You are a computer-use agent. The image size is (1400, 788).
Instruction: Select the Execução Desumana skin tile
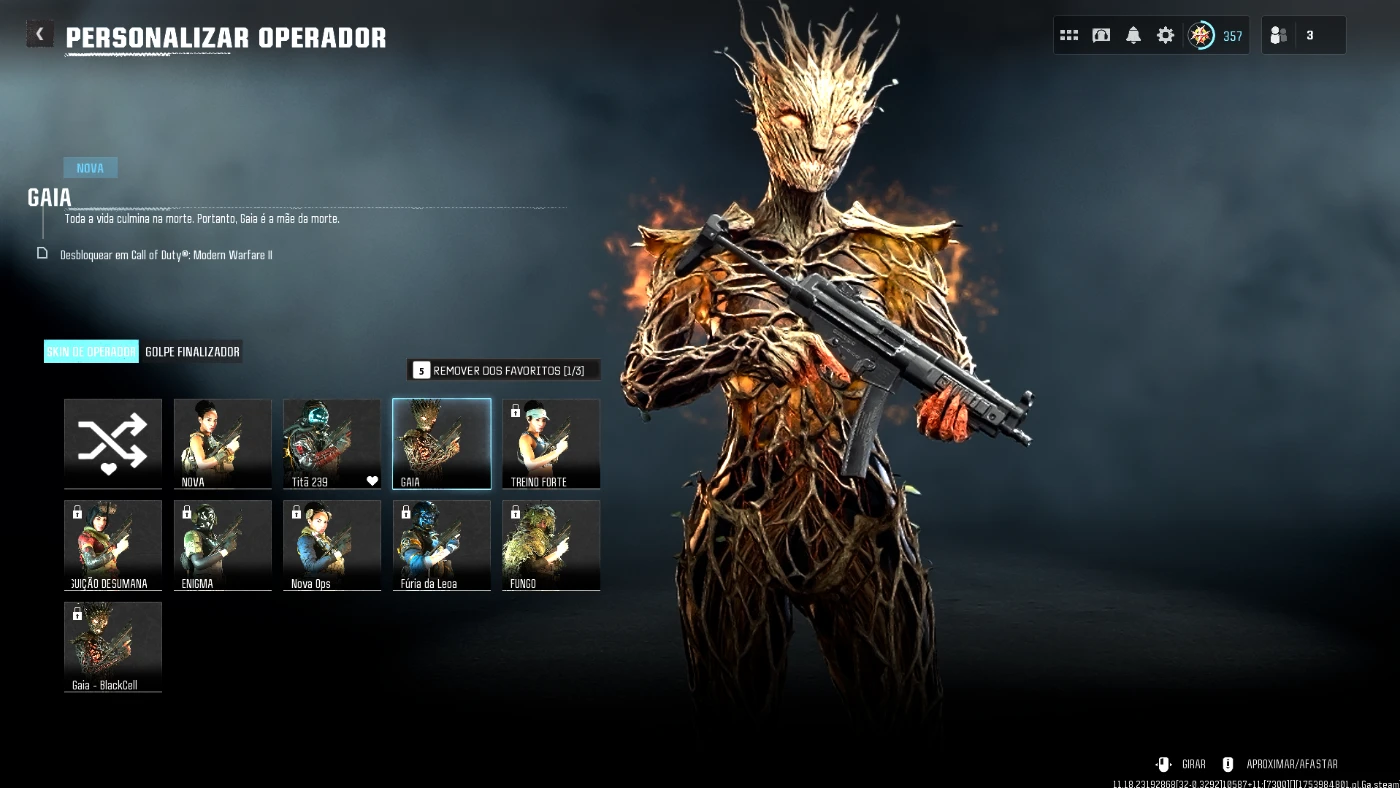[x=113, y=545]
